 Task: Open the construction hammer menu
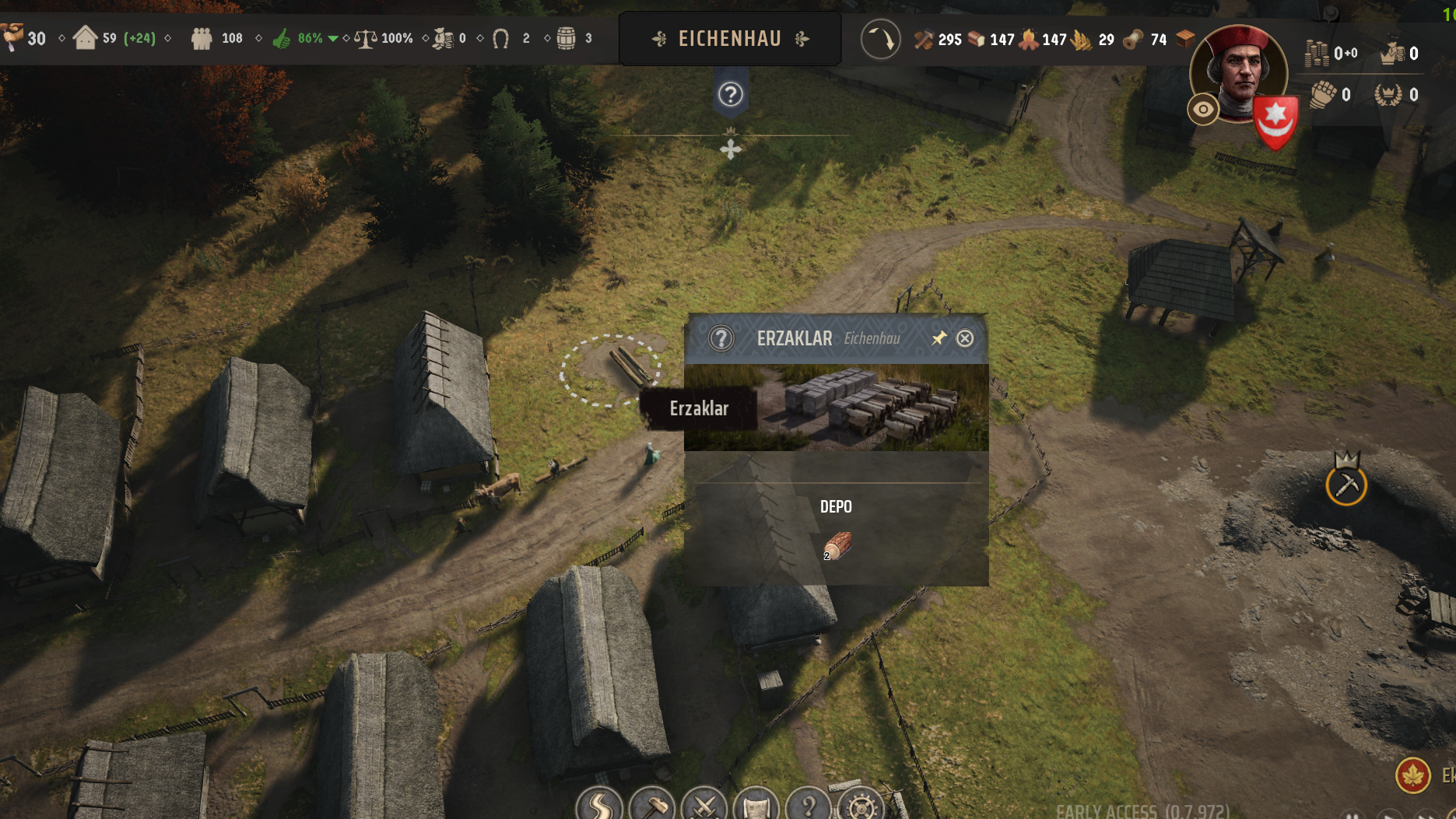(652, 806)
